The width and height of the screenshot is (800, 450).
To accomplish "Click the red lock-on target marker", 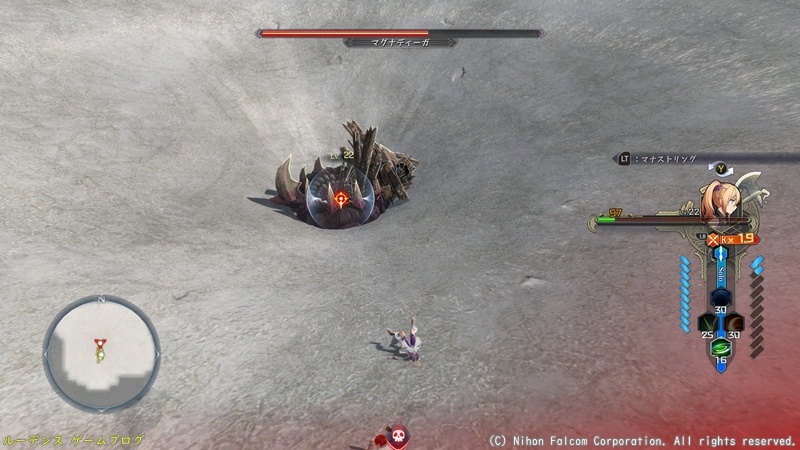I will click(342, 198).
